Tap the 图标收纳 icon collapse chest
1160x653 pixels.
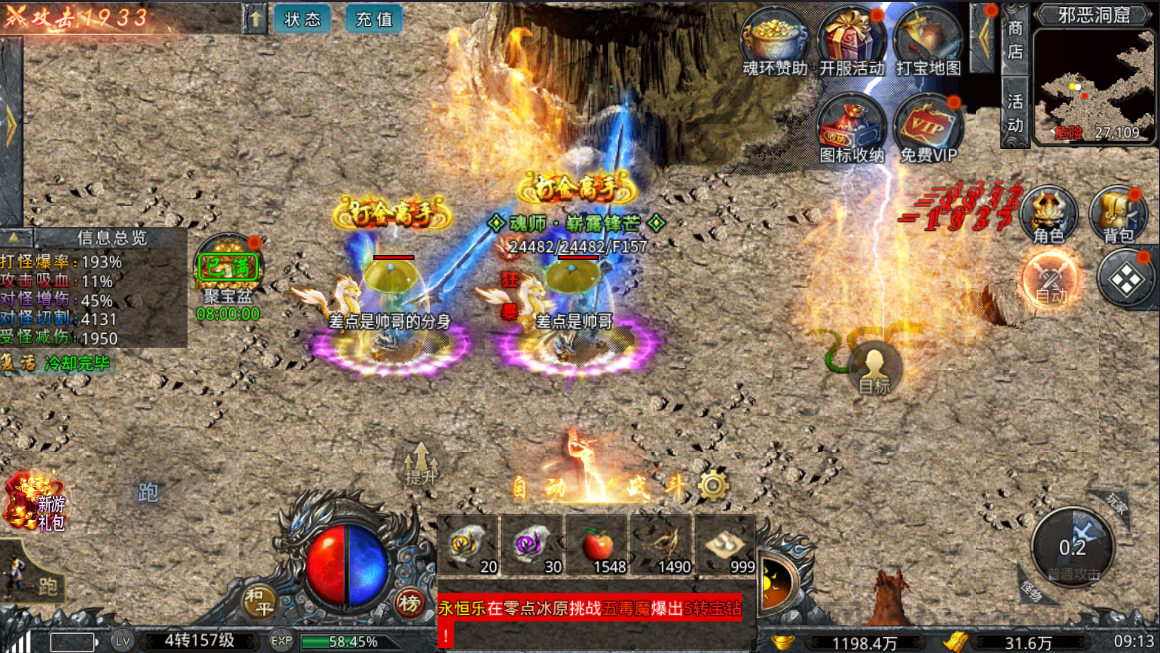tap(851, 127)
